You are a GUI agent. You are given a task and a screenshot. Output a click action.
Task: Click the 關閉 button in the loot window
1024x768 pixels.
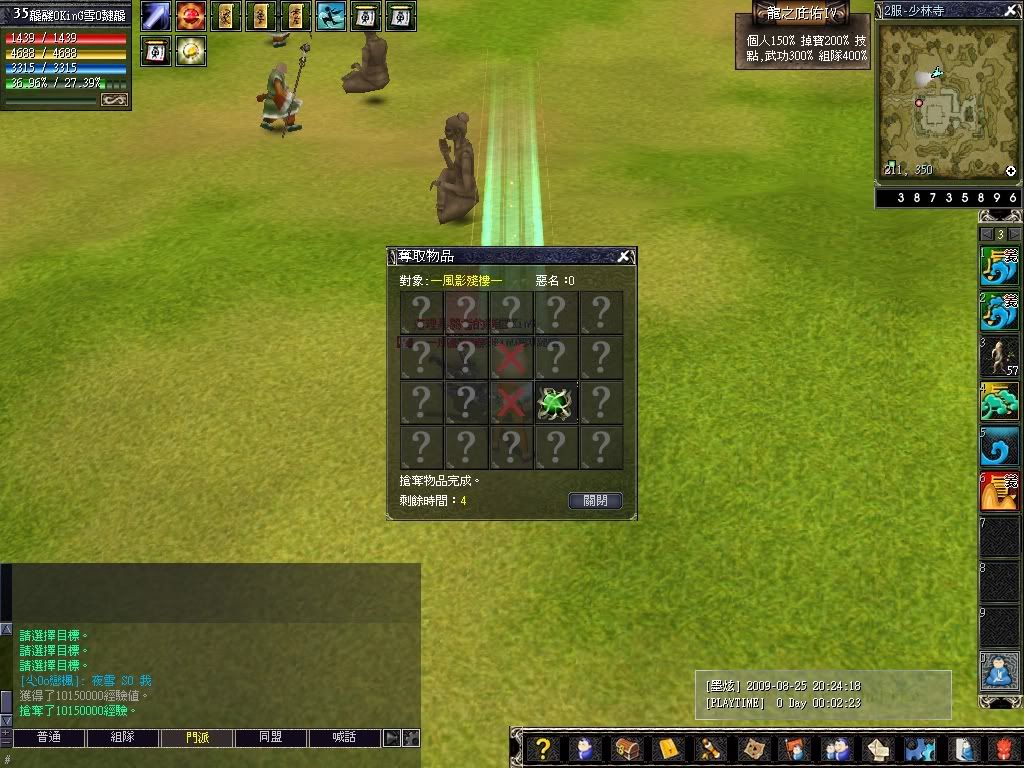click(595, 500)
